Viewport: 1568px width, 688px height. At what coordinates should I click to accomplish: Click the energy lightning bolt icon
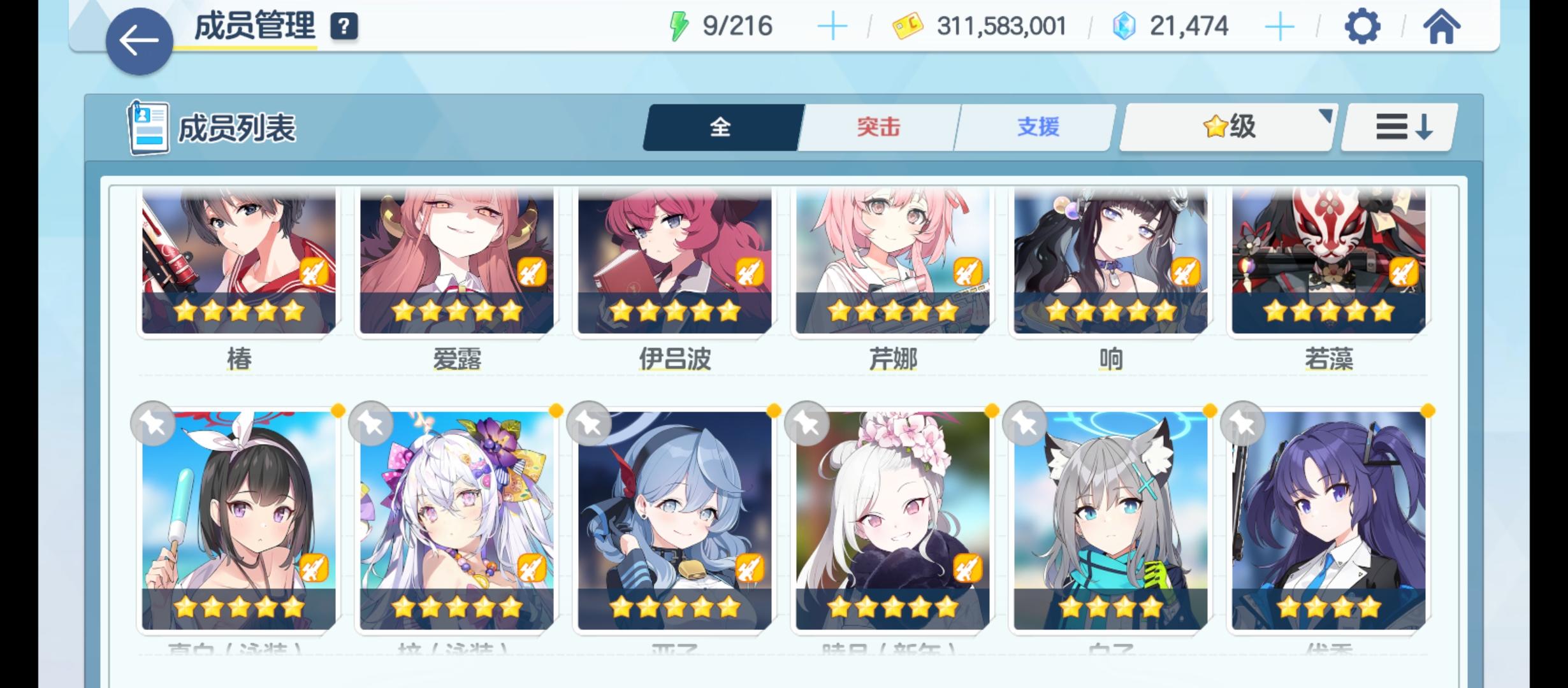pyautogui.click(x=679, y=25)
